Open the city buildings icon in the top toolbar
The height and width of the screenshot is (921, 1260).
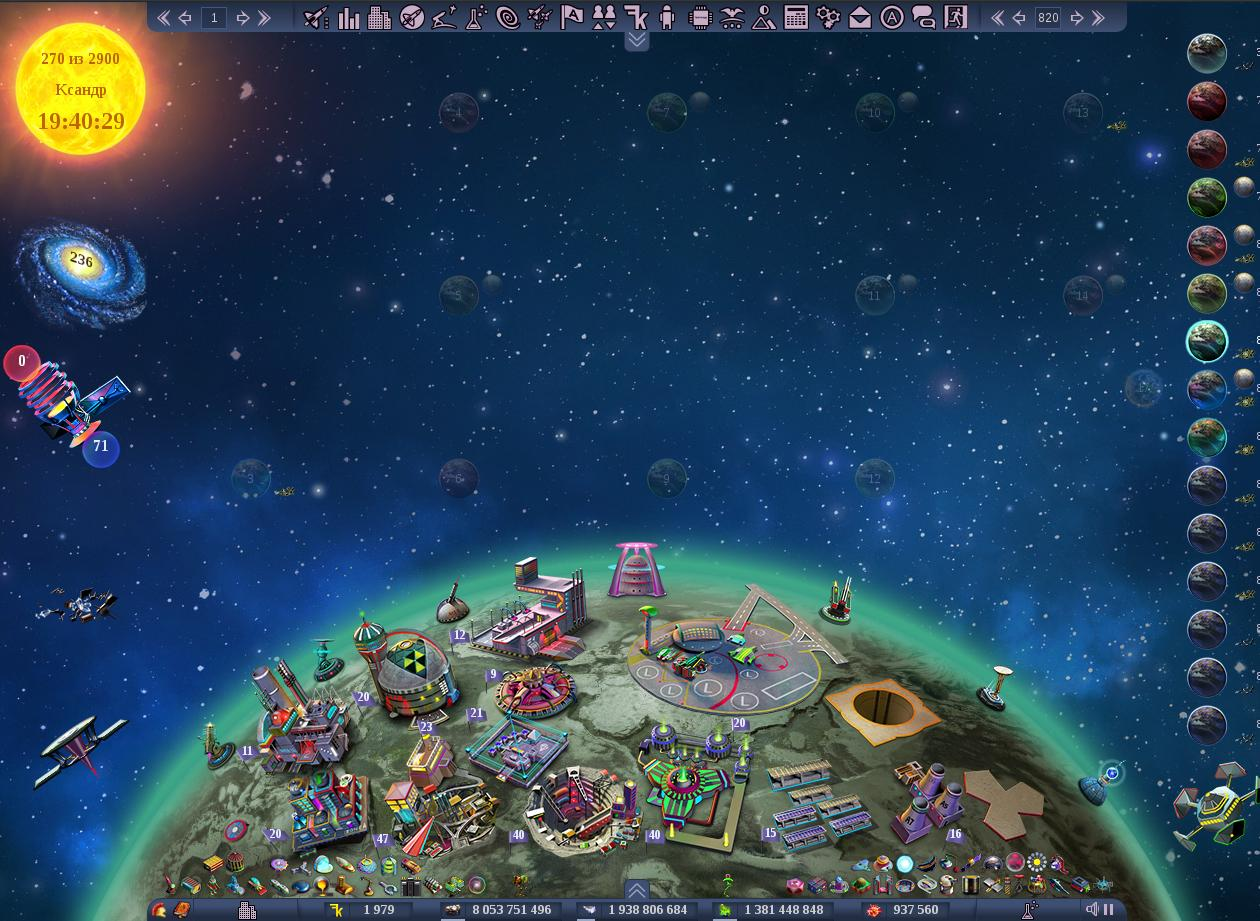[379, 17]
